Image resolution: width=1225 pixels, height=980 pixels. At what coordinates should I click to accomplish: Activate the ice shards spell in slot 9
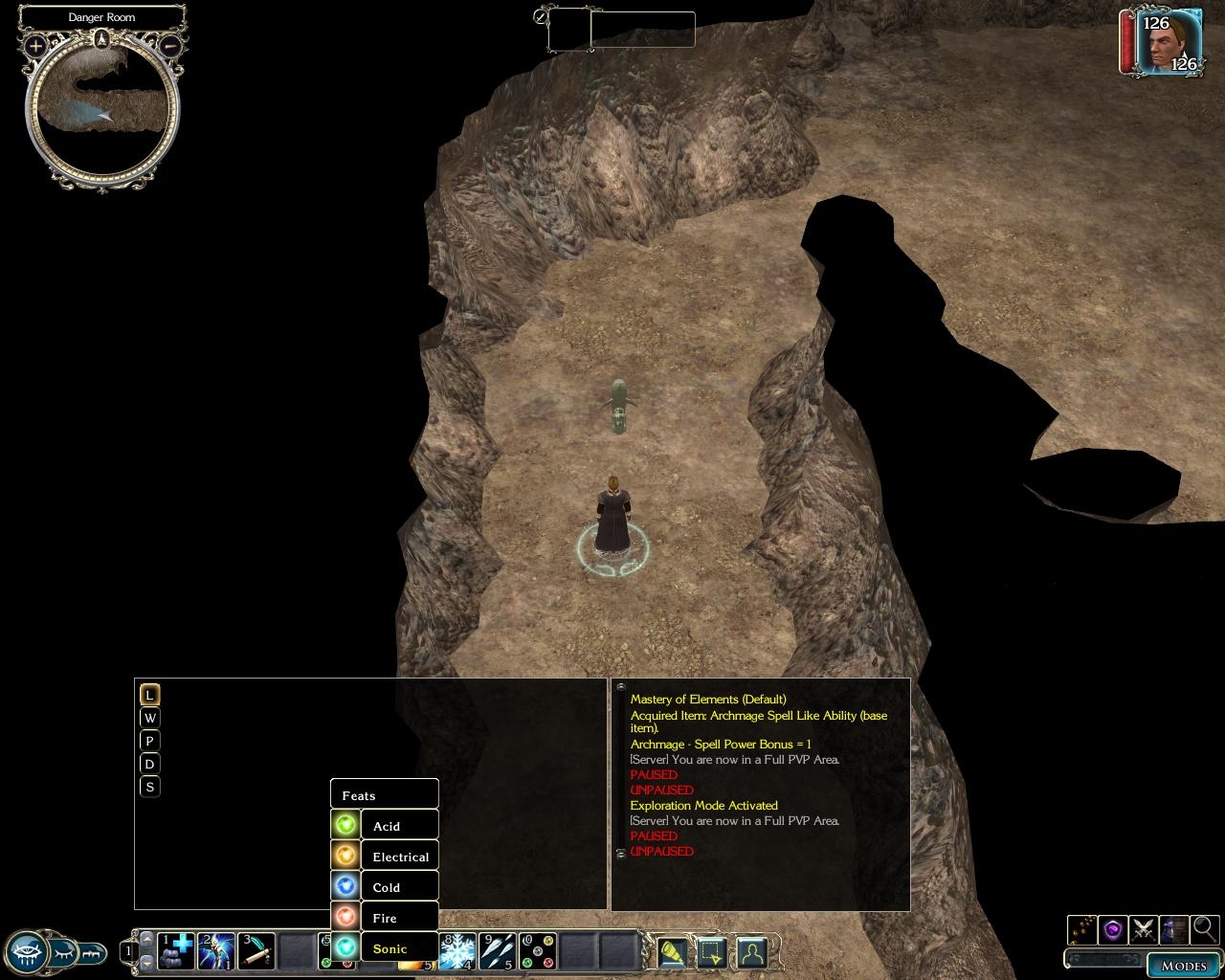[x=498, y=951]
